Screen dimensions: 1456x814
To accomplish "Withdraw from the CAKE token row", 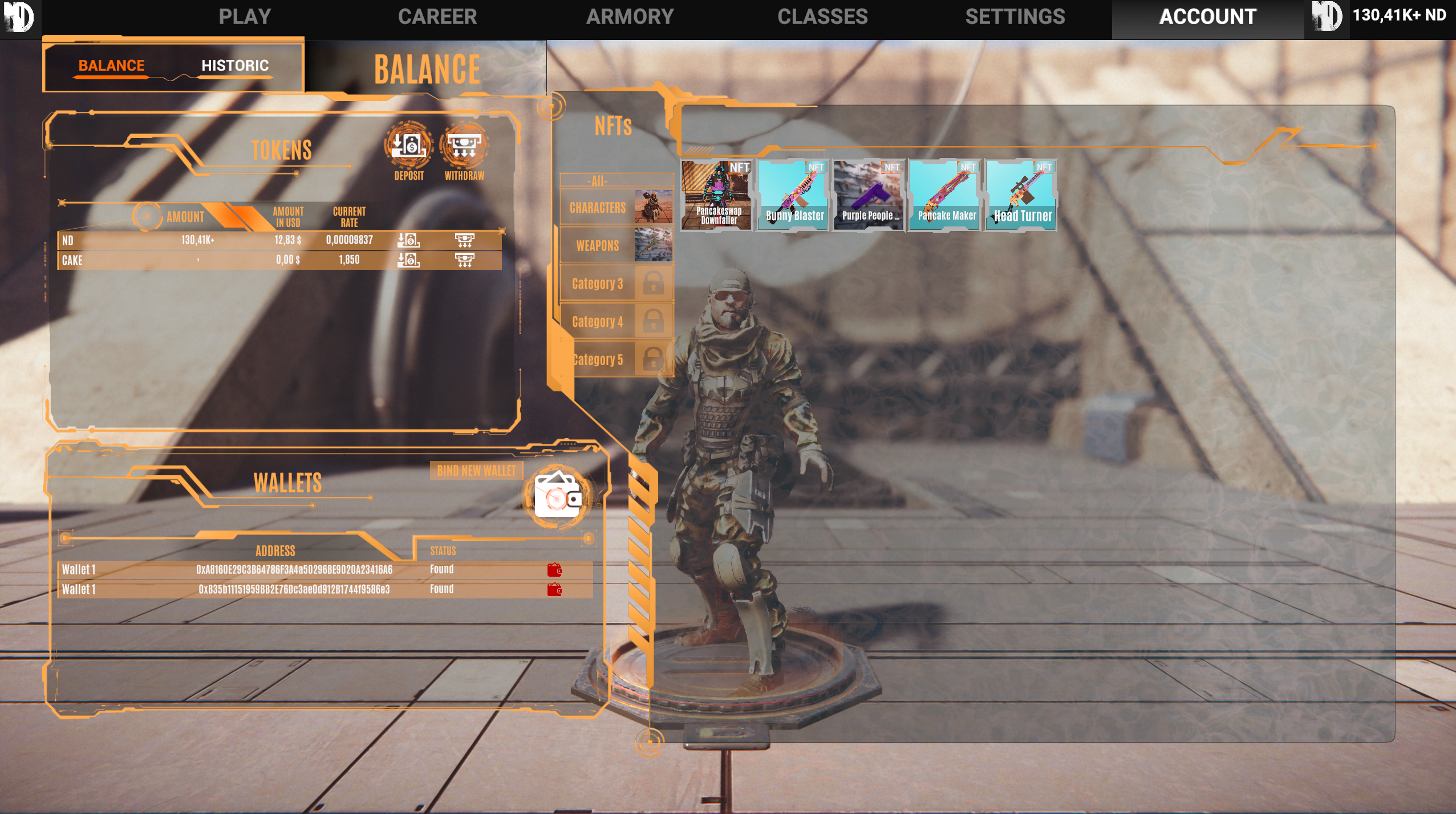I will tap(464, 260).
